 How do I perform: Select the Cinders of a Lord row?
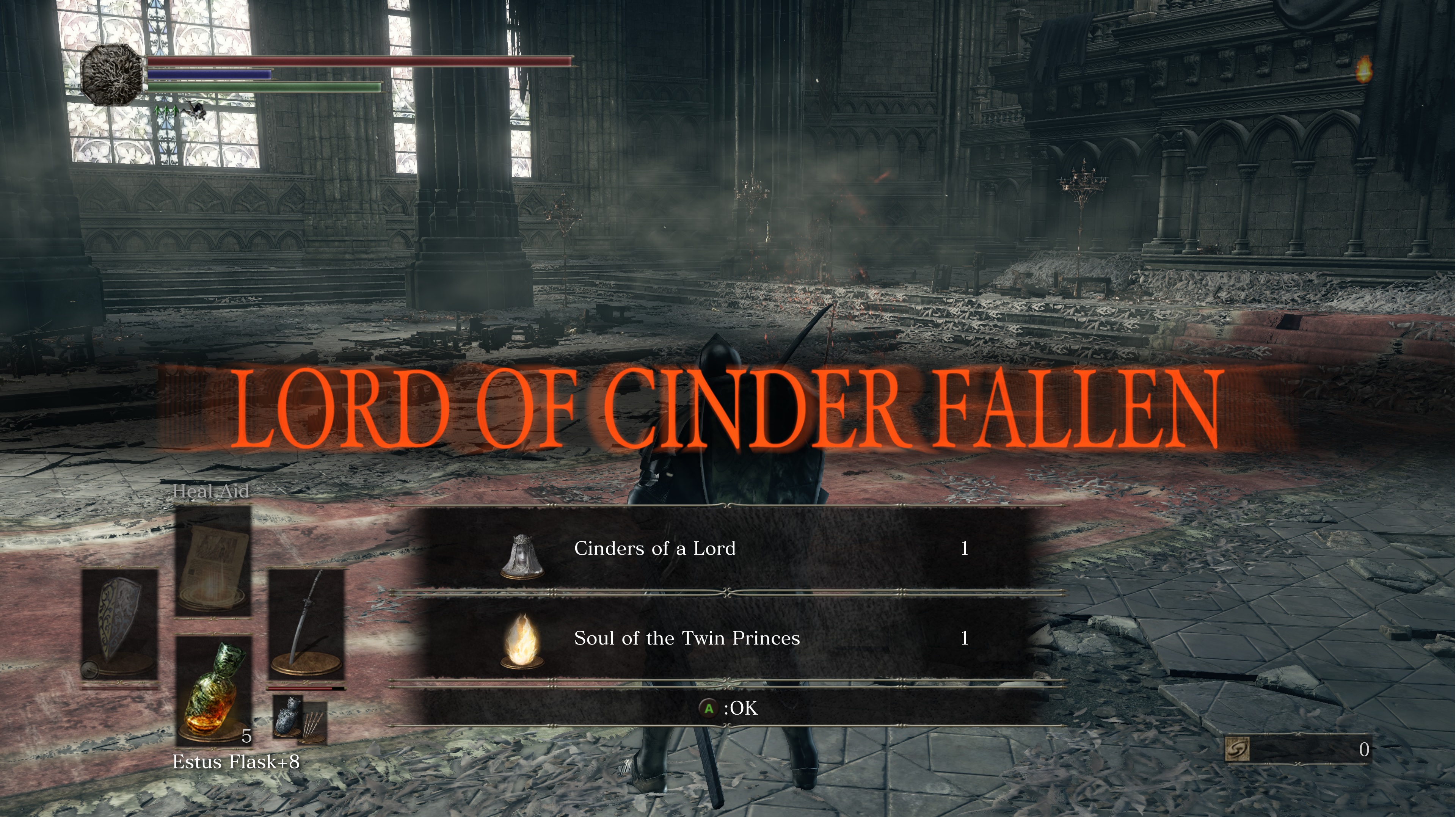727,549
